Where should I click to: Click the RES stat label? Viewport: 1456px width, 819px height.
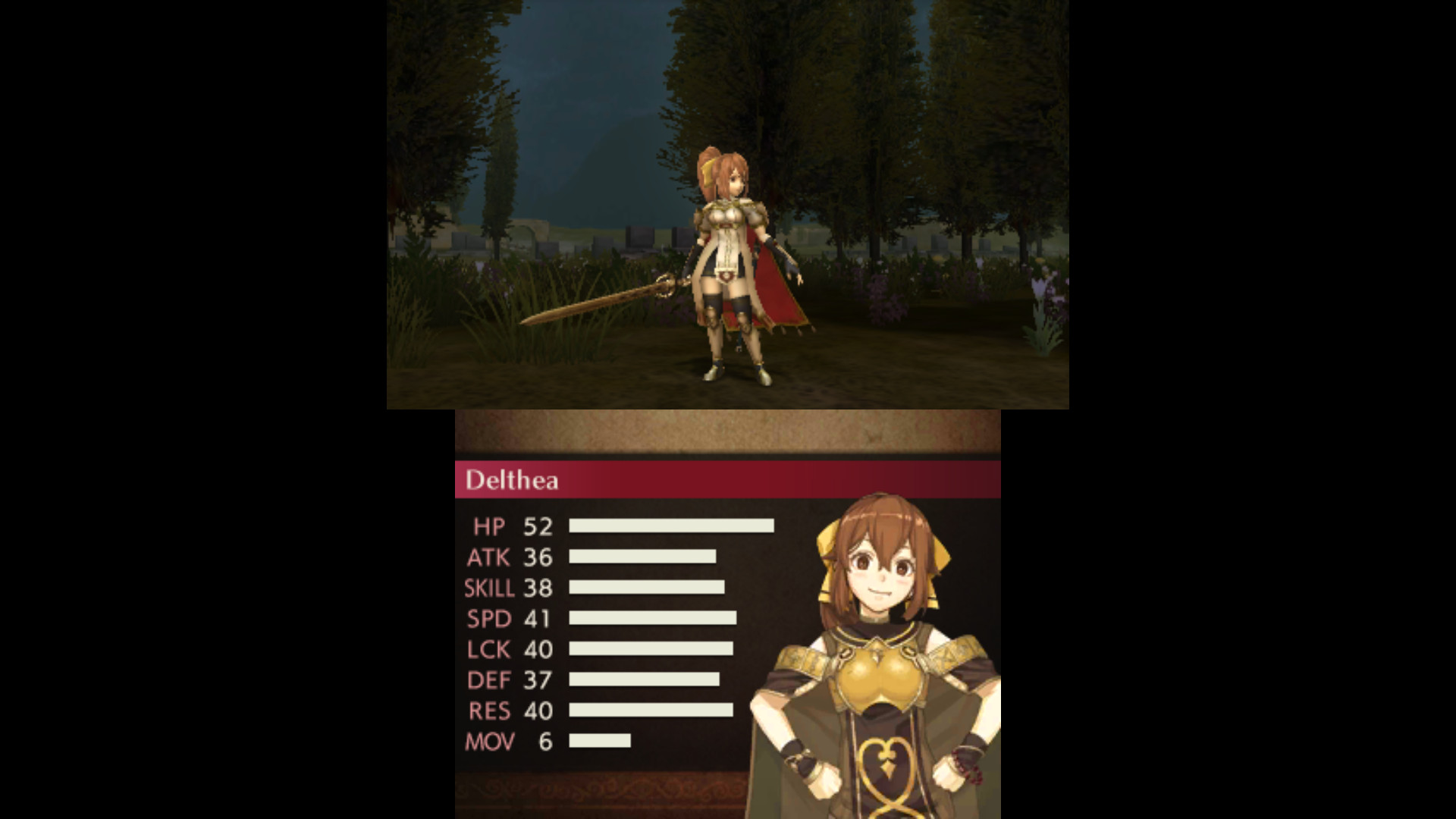489,711
